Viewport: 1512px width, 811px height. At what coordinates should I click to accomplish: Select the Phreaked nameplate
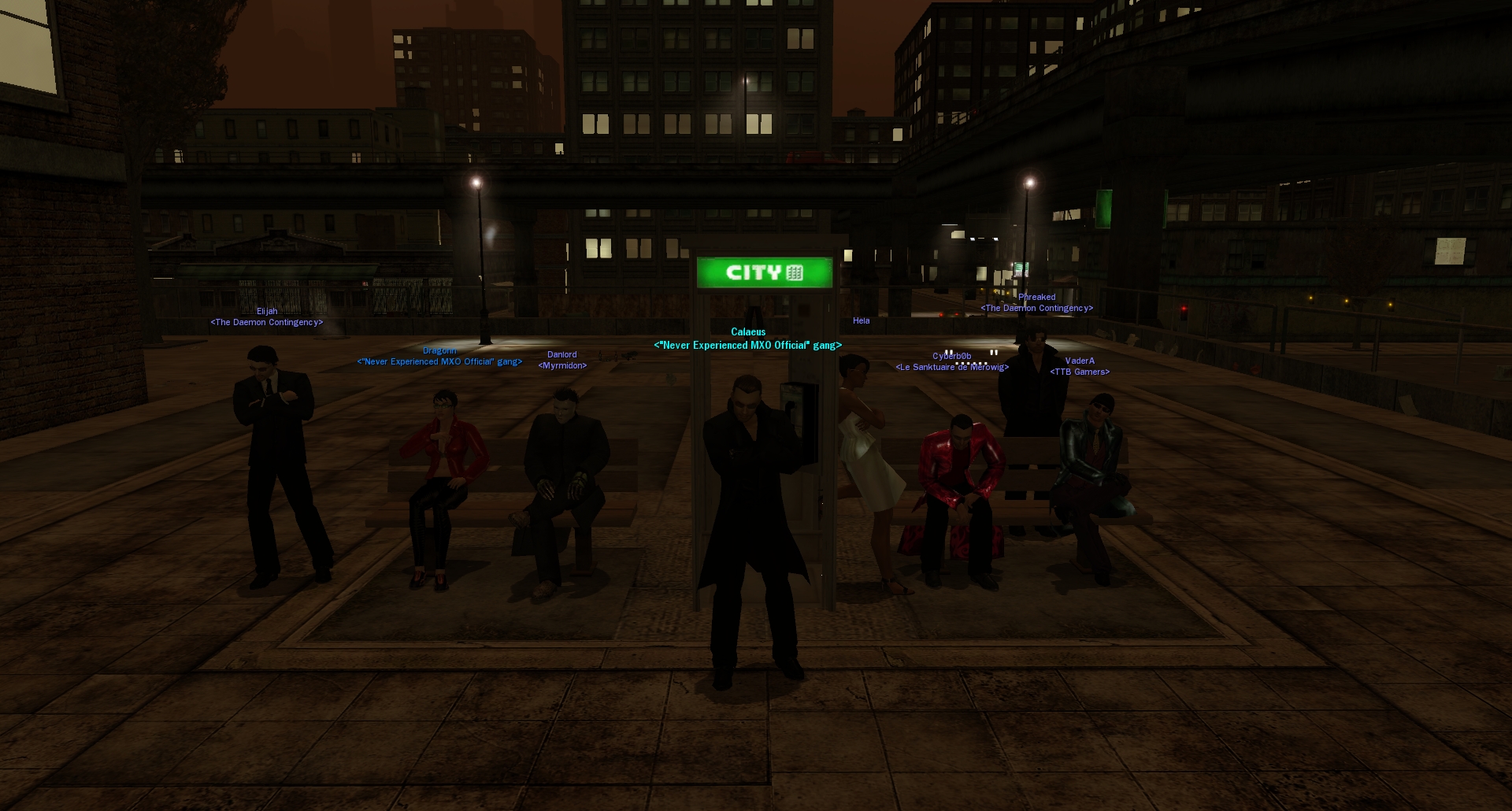1036,298
